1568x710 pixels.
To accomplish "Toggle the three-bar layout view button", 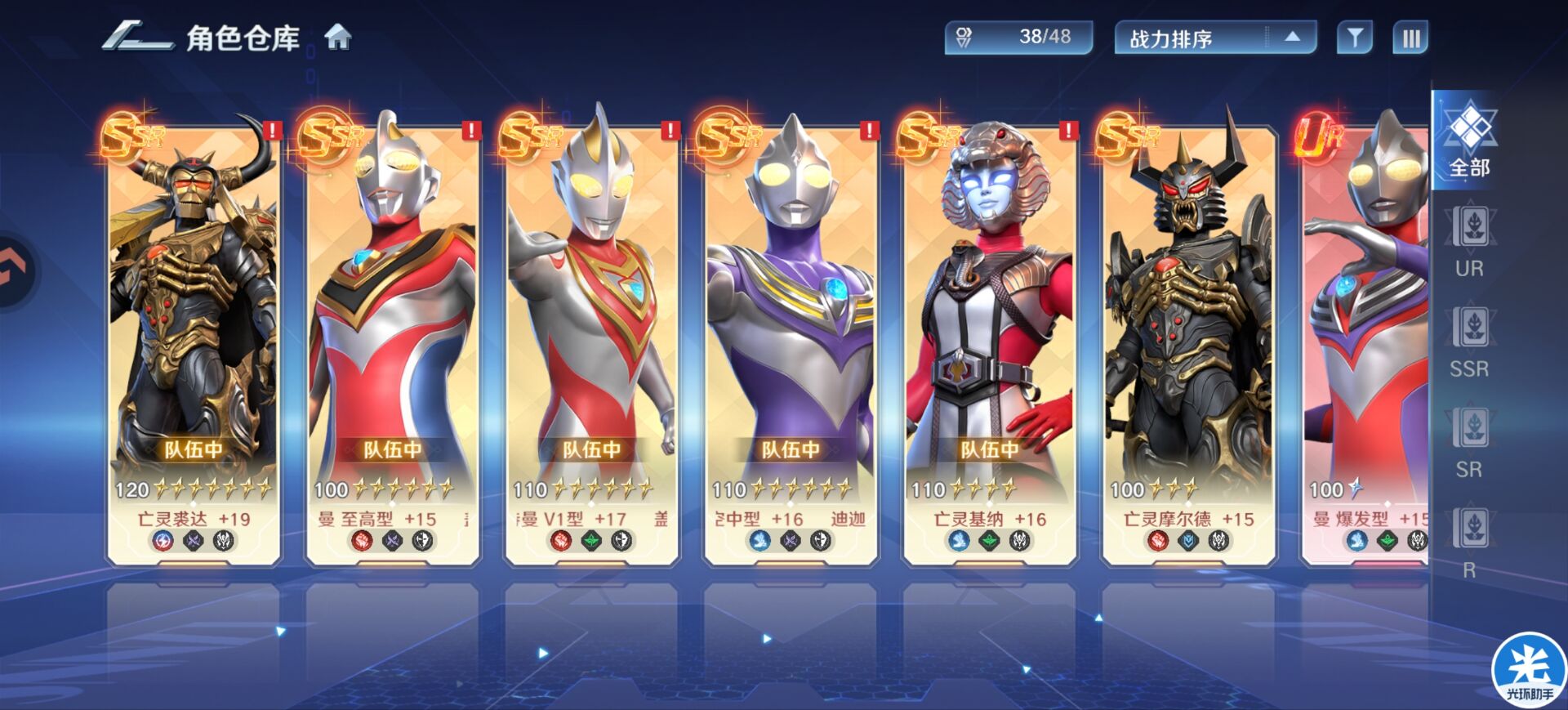I will pyautogui.click(x=1410, y=38).
